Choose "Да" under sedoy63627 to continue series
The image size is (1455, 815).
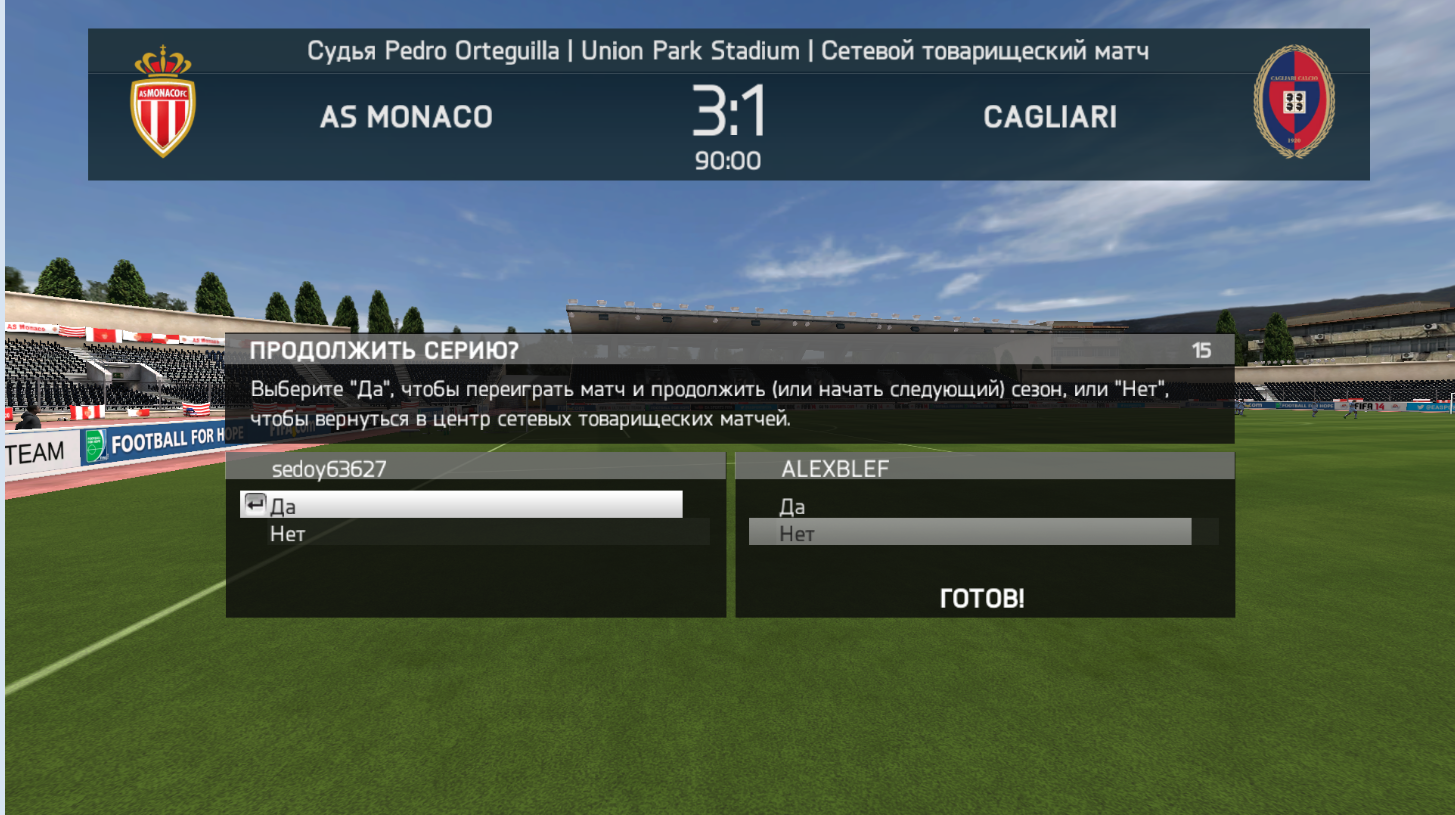click(x=461, y=505)
